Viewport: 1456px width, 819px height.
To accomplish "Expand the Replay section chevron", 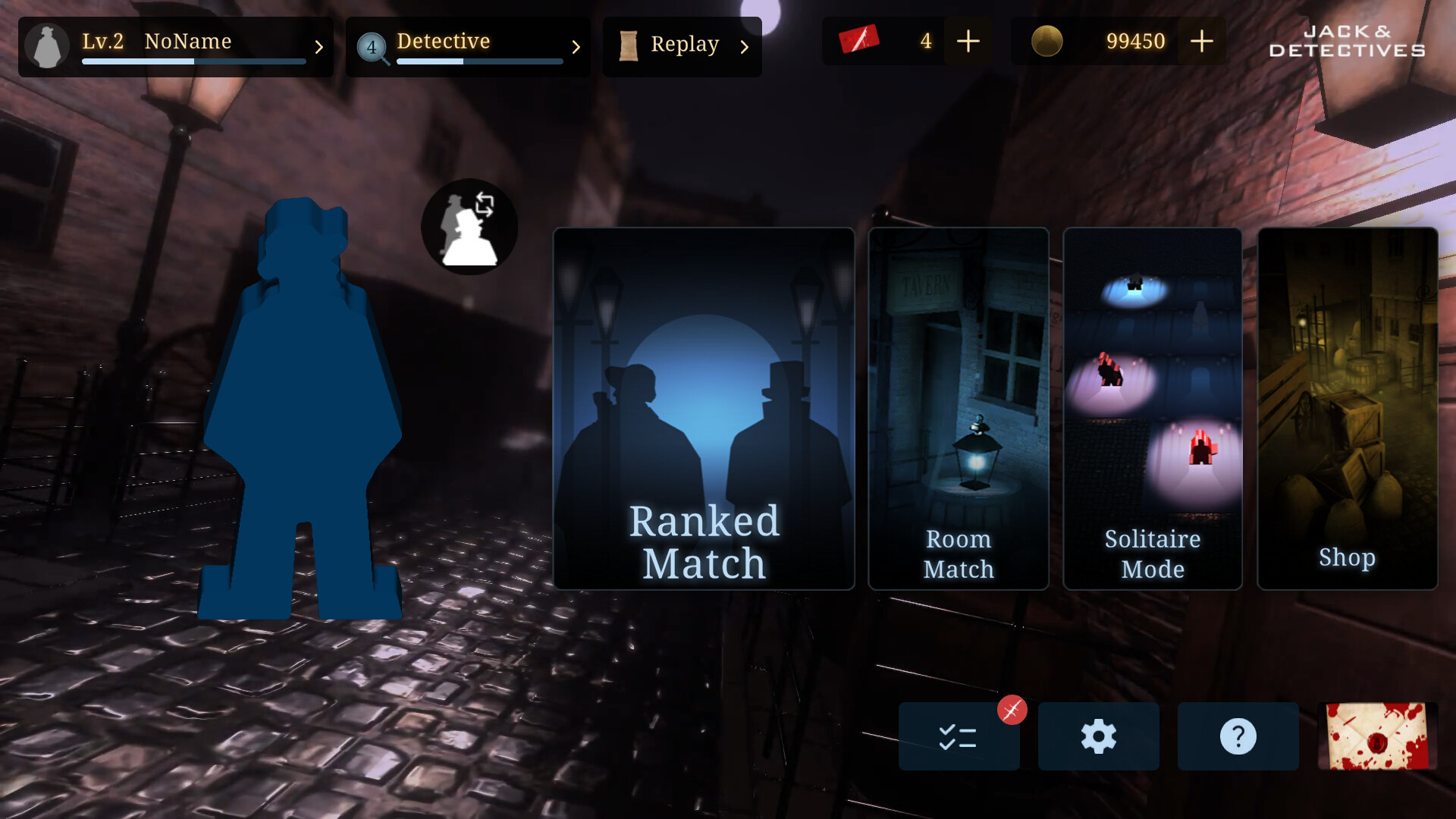I will (x=744, y=47).
